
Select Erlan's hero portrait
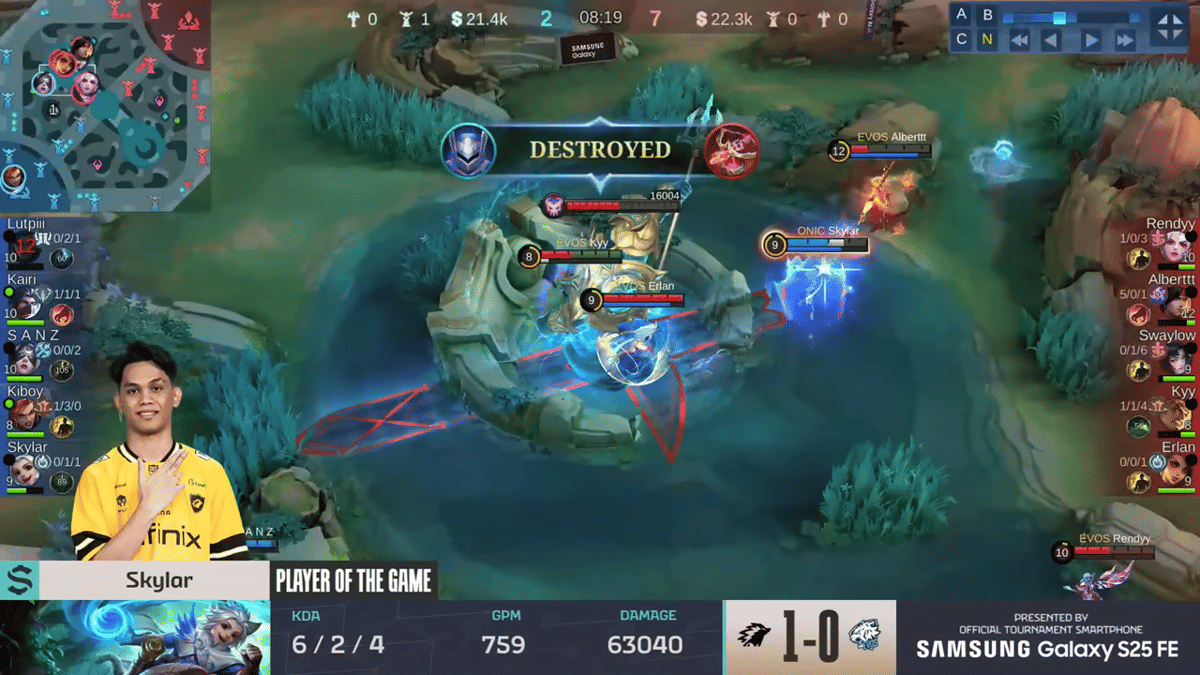click(x=1176, y=469)
